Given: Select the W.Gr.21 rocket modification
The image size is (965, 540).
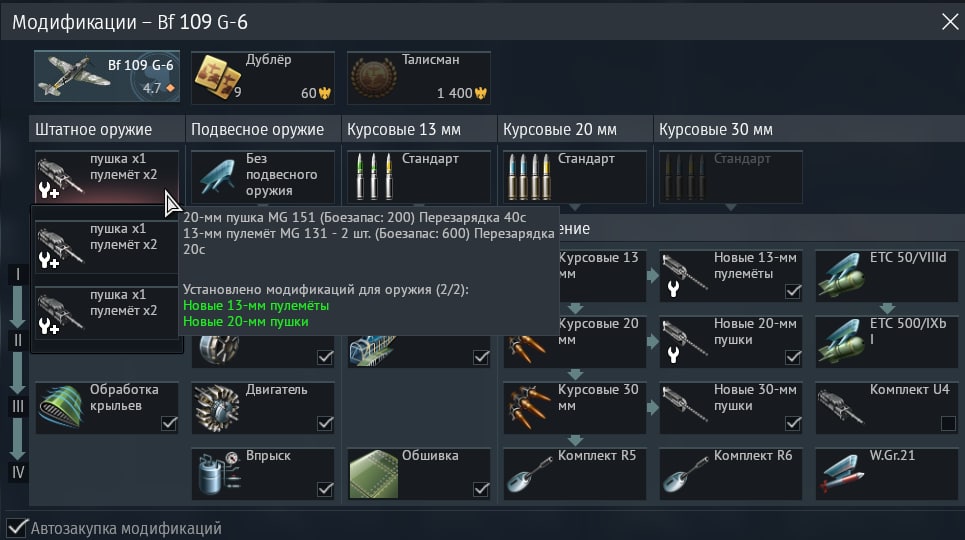Looking at the screenshot, I should click(887, 473).
